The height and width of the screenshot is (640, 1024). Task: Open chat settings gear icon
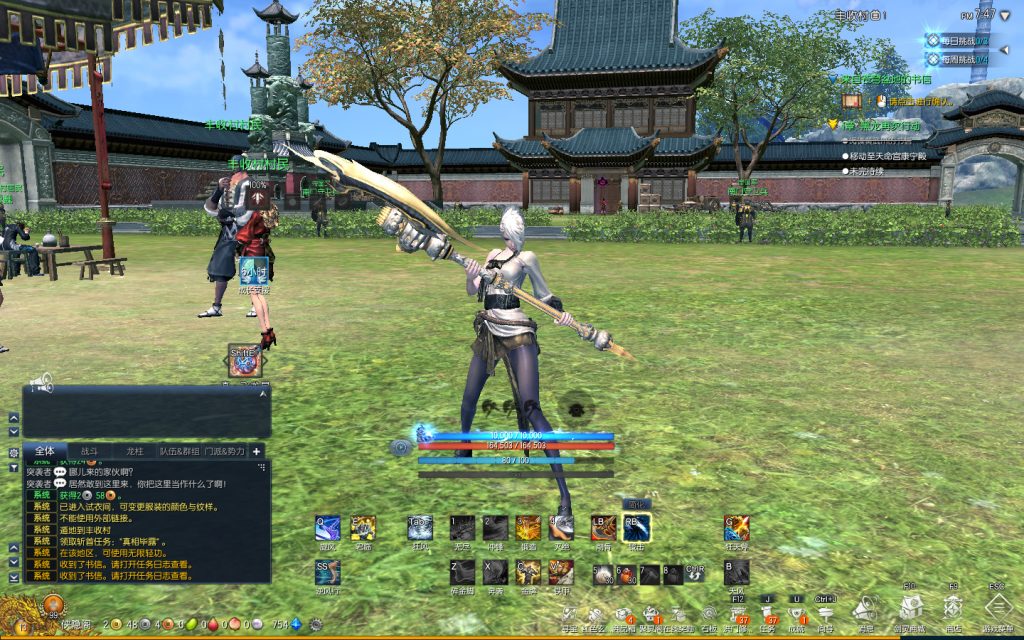click(x=14, y=452)
